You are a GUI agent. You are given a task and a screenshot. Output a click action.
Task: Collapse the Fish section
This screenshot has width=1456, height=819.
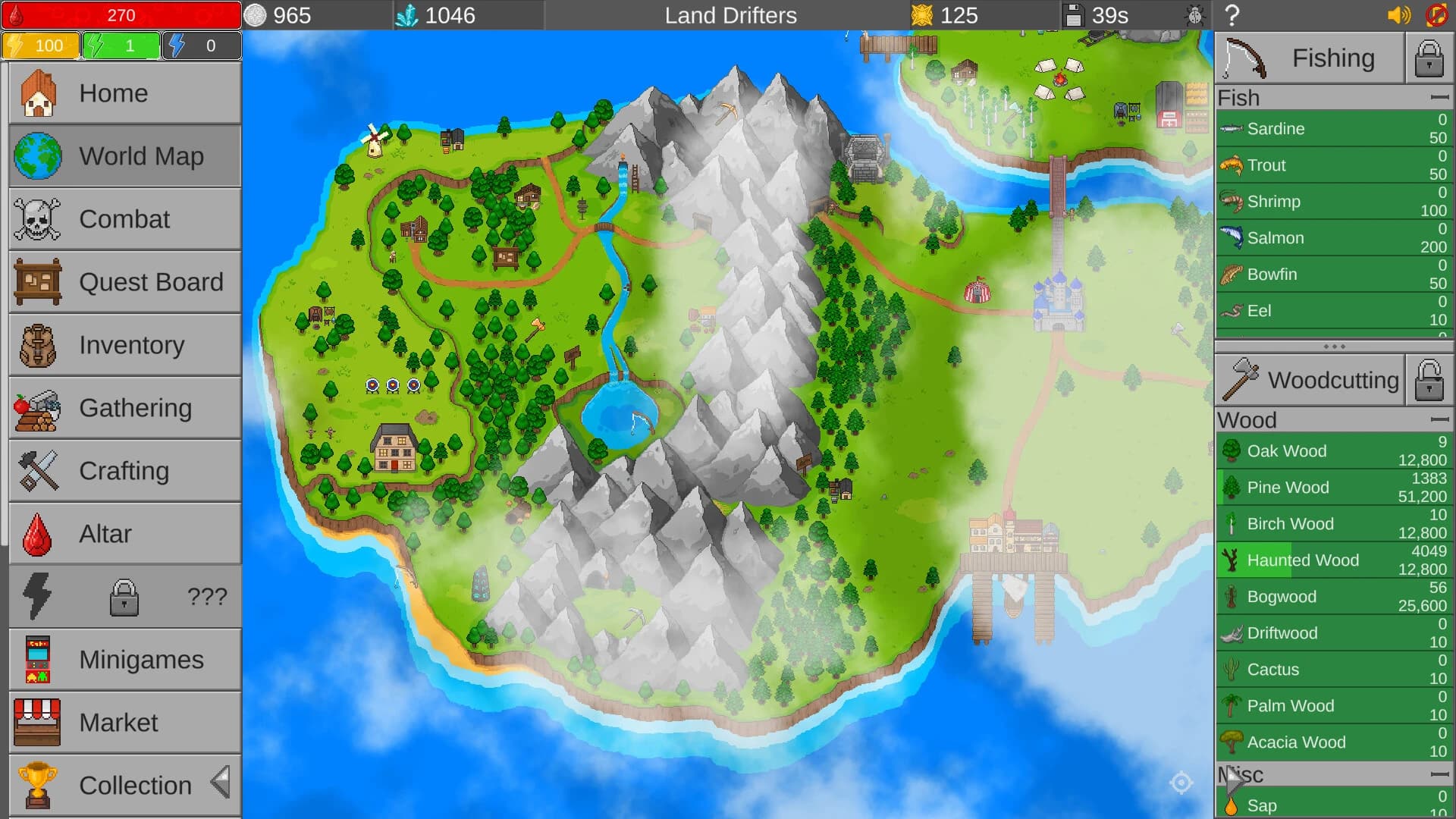coord(1437,97)
